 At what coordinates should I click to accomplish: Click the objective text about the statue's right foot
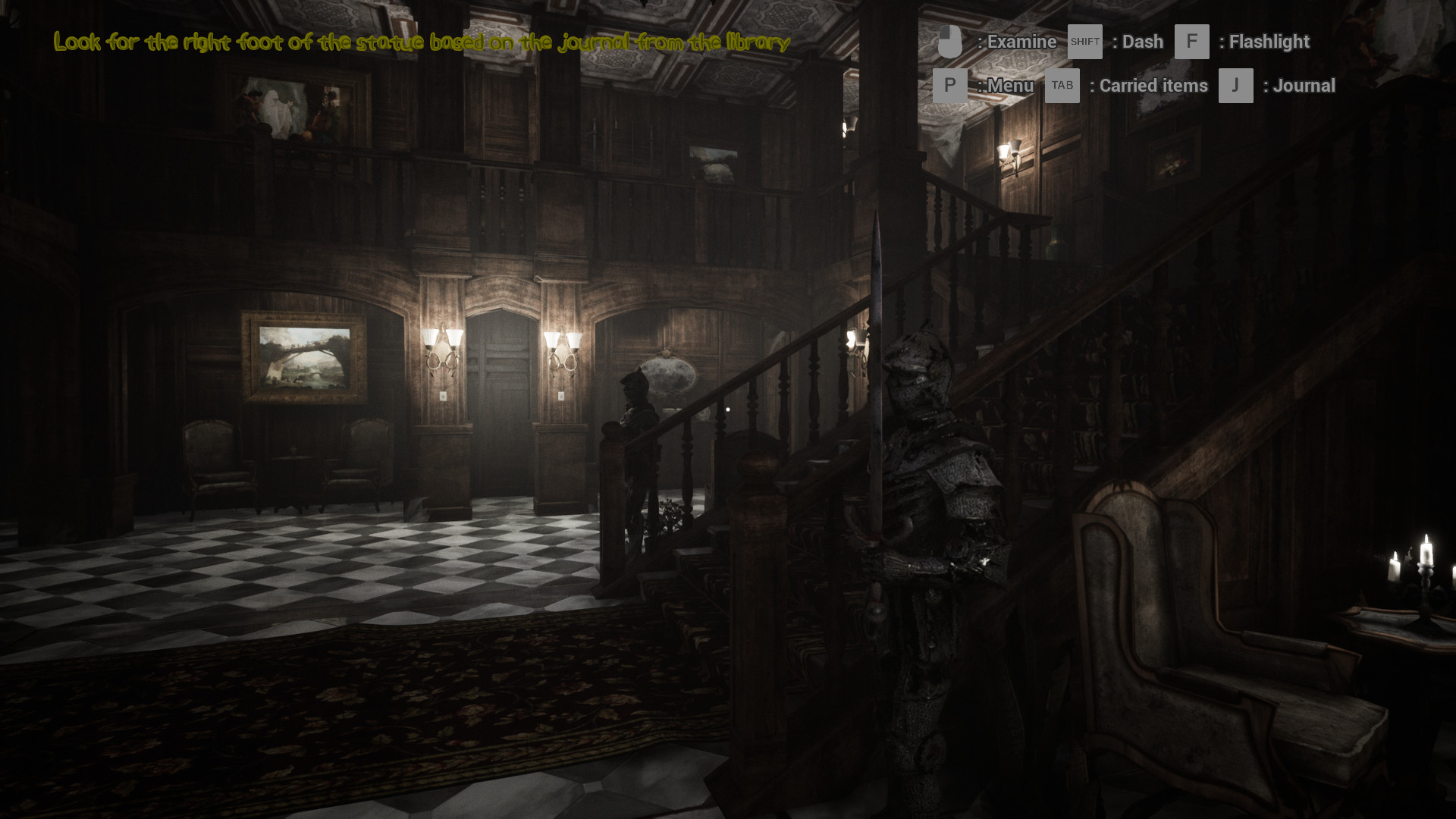pos(421,43)
